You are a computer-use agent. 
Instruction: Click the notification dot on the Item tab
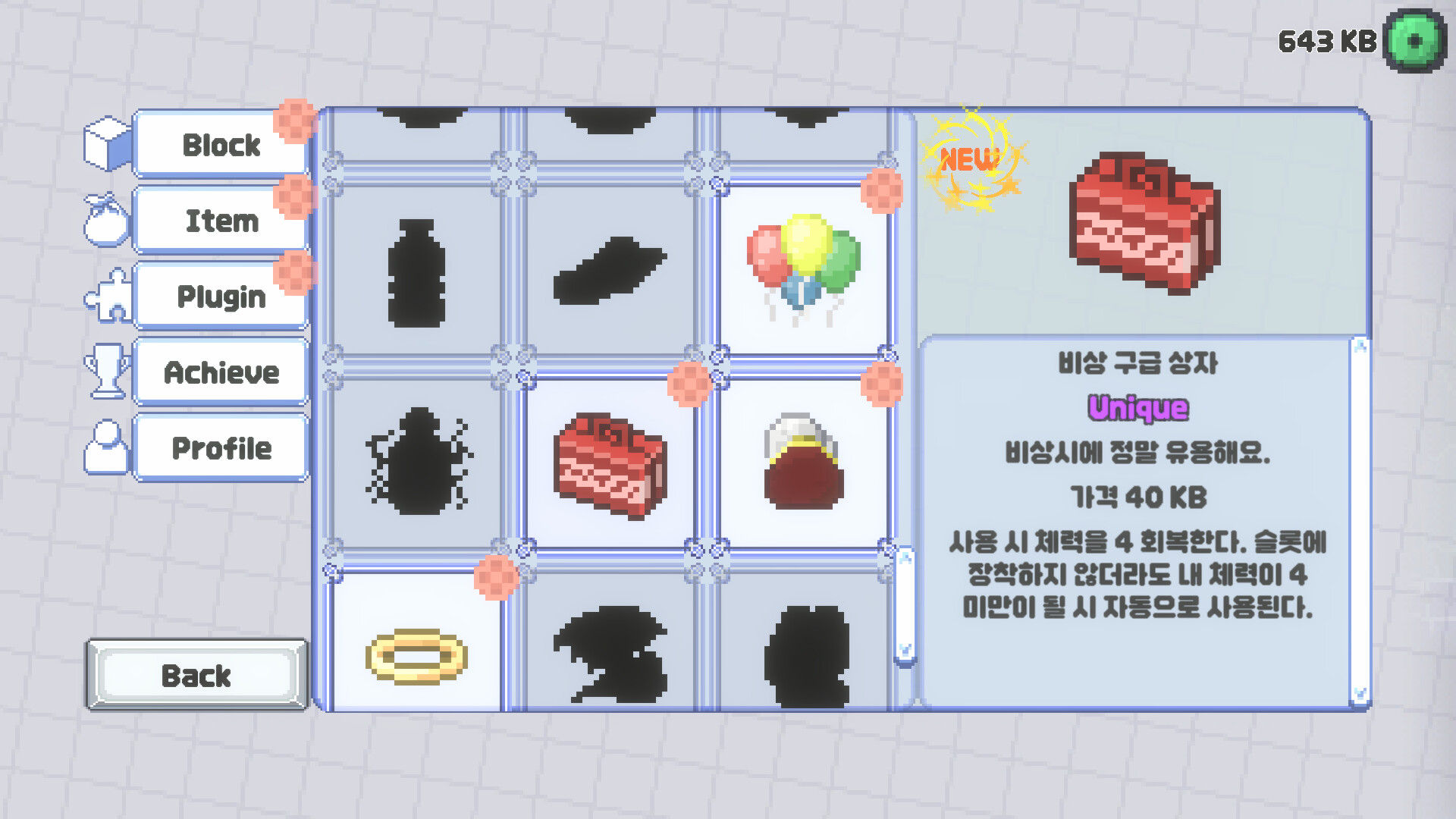coord(293,194)
